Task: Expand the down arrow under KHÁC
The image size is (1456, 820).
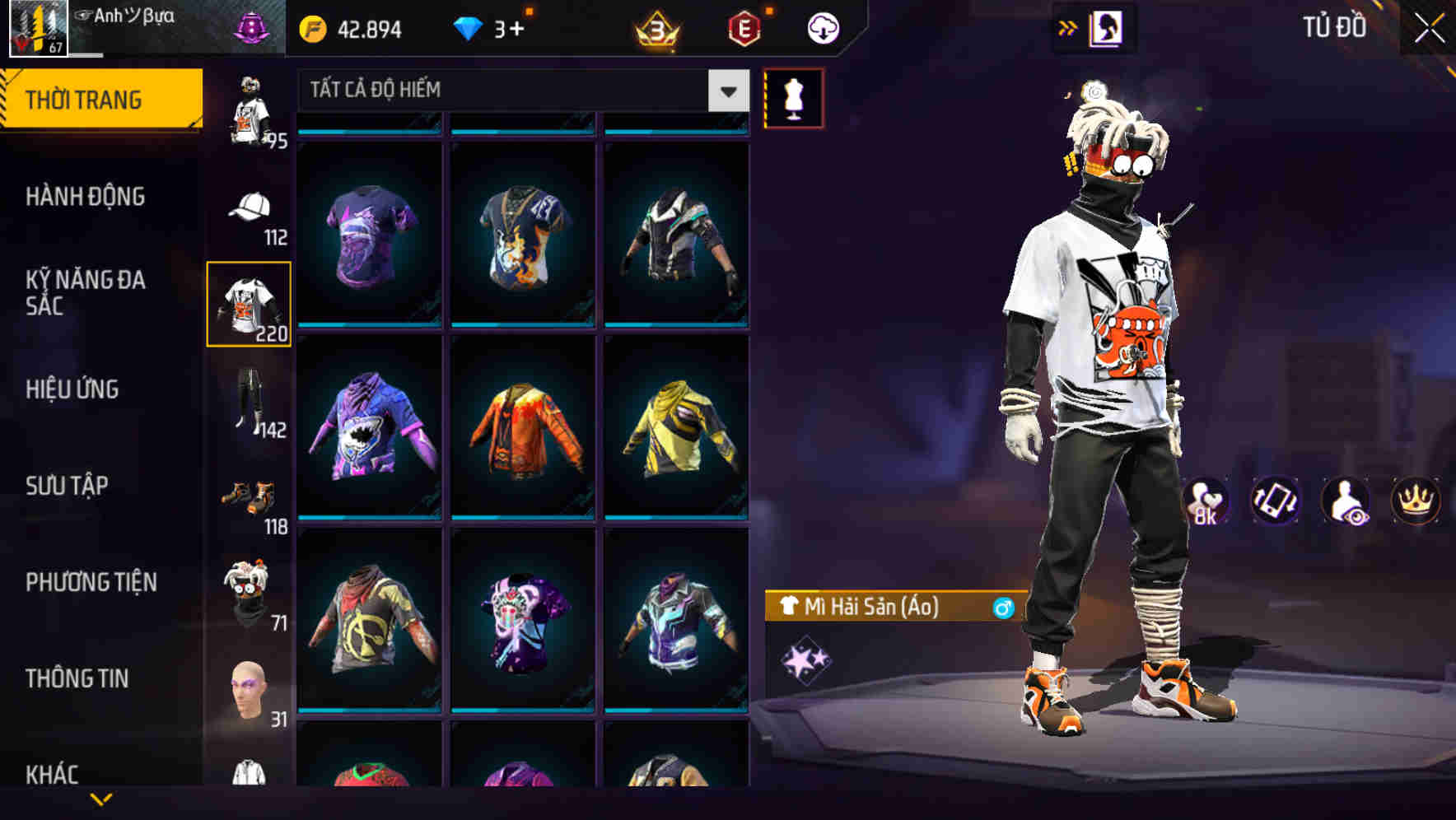Action: 101,798
